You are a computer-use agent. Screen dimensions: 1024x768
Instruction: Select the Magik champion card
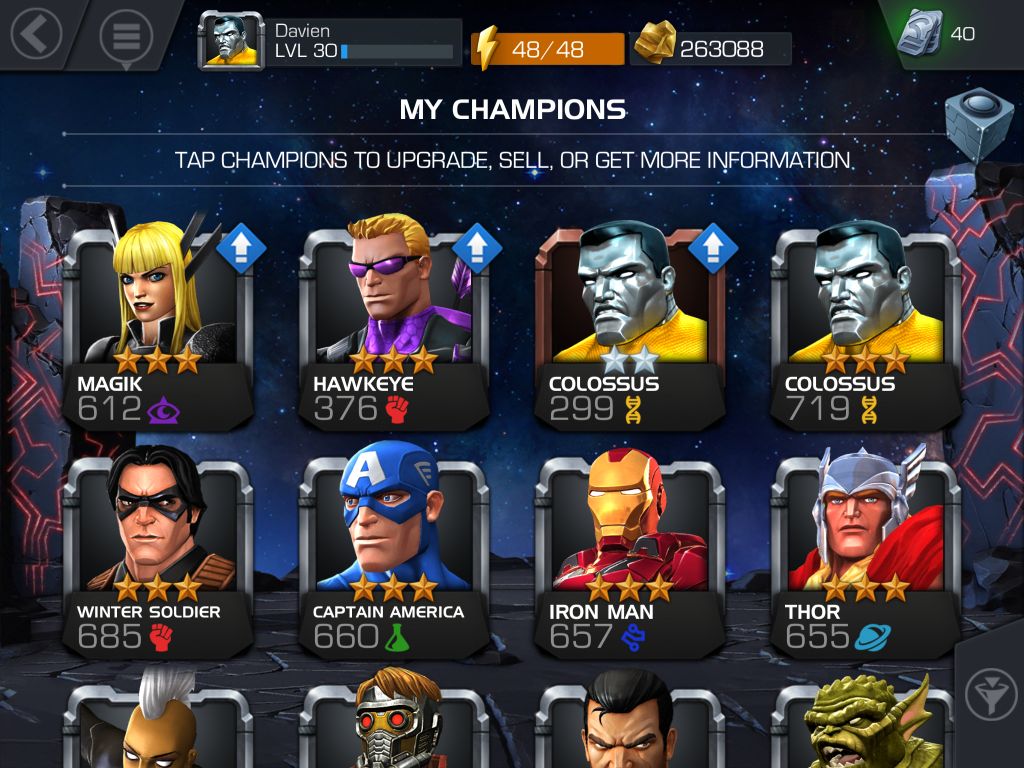click(156, 320)
